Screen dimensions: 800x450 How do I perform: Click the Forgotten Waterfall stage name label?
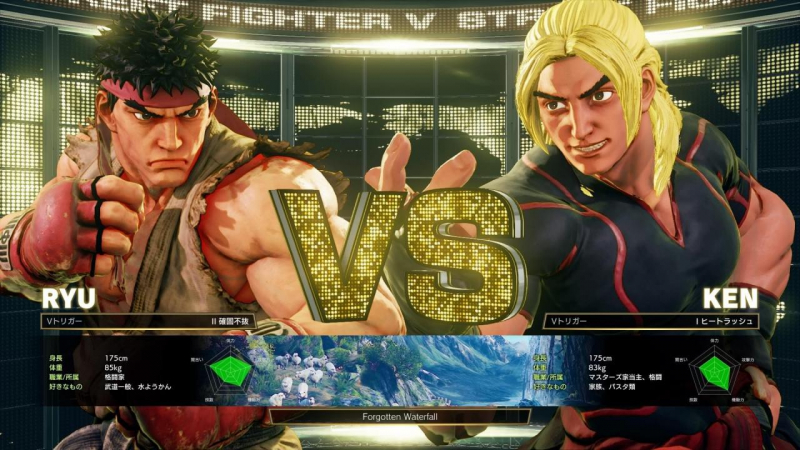click(400, 416)
